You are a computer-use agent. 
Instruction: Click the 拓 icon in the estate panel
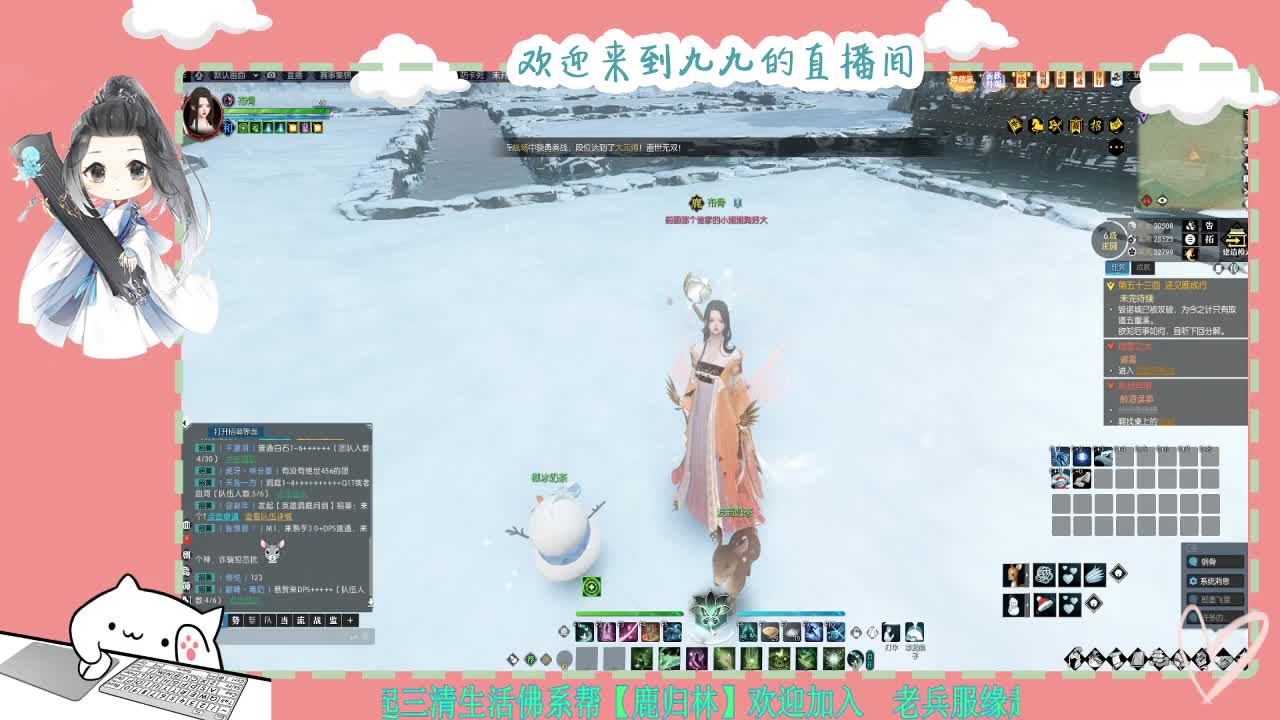point(1210,240)
